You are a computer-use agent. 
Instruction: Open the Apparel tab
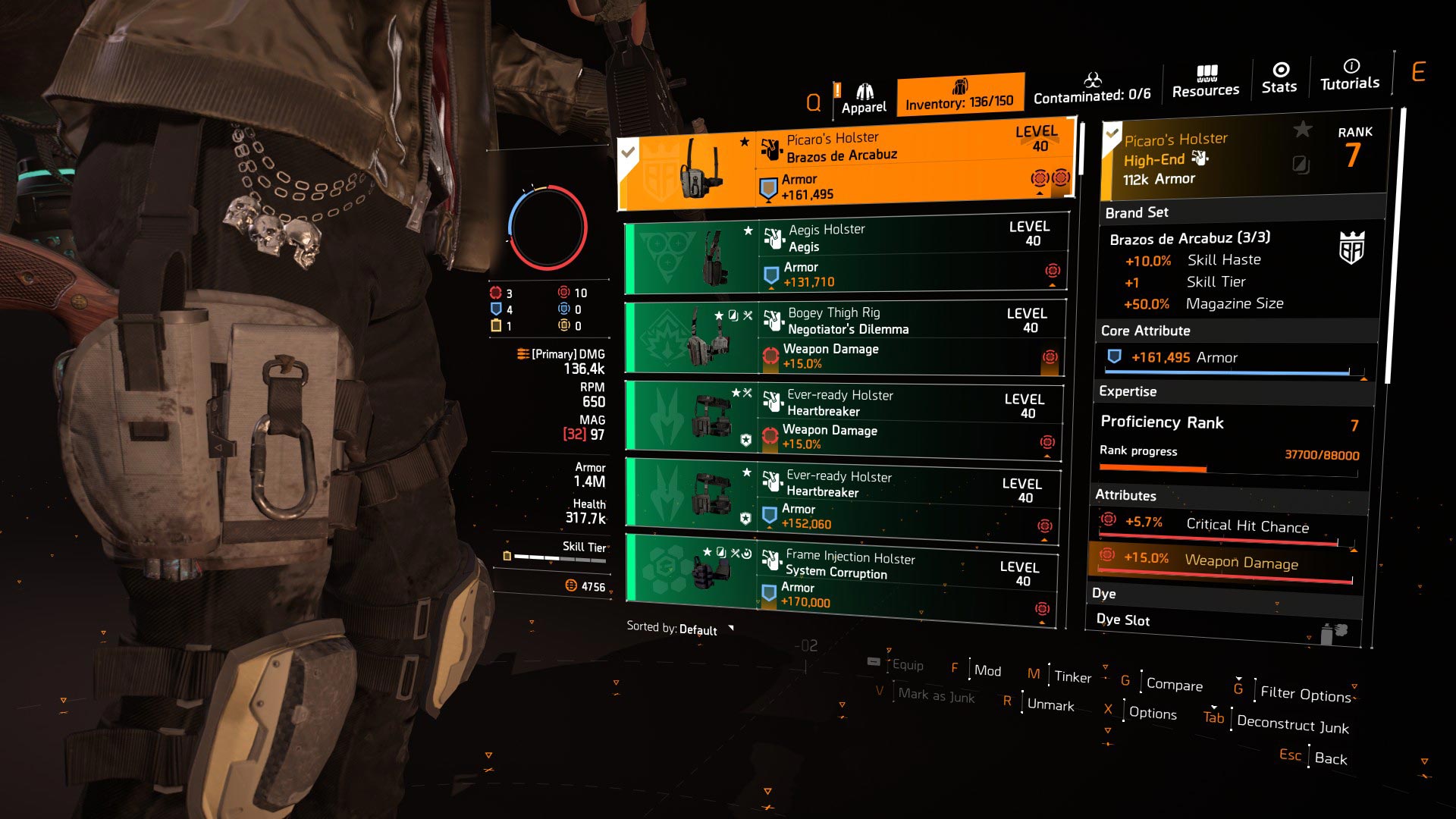point(863,99)
